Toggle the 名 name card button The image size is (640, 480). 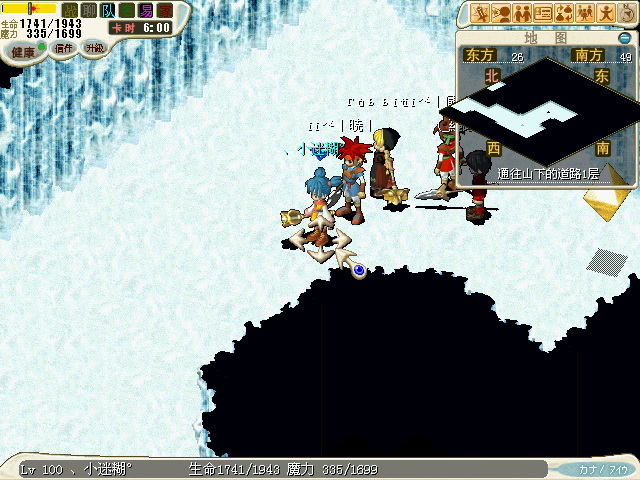(127, 10)
